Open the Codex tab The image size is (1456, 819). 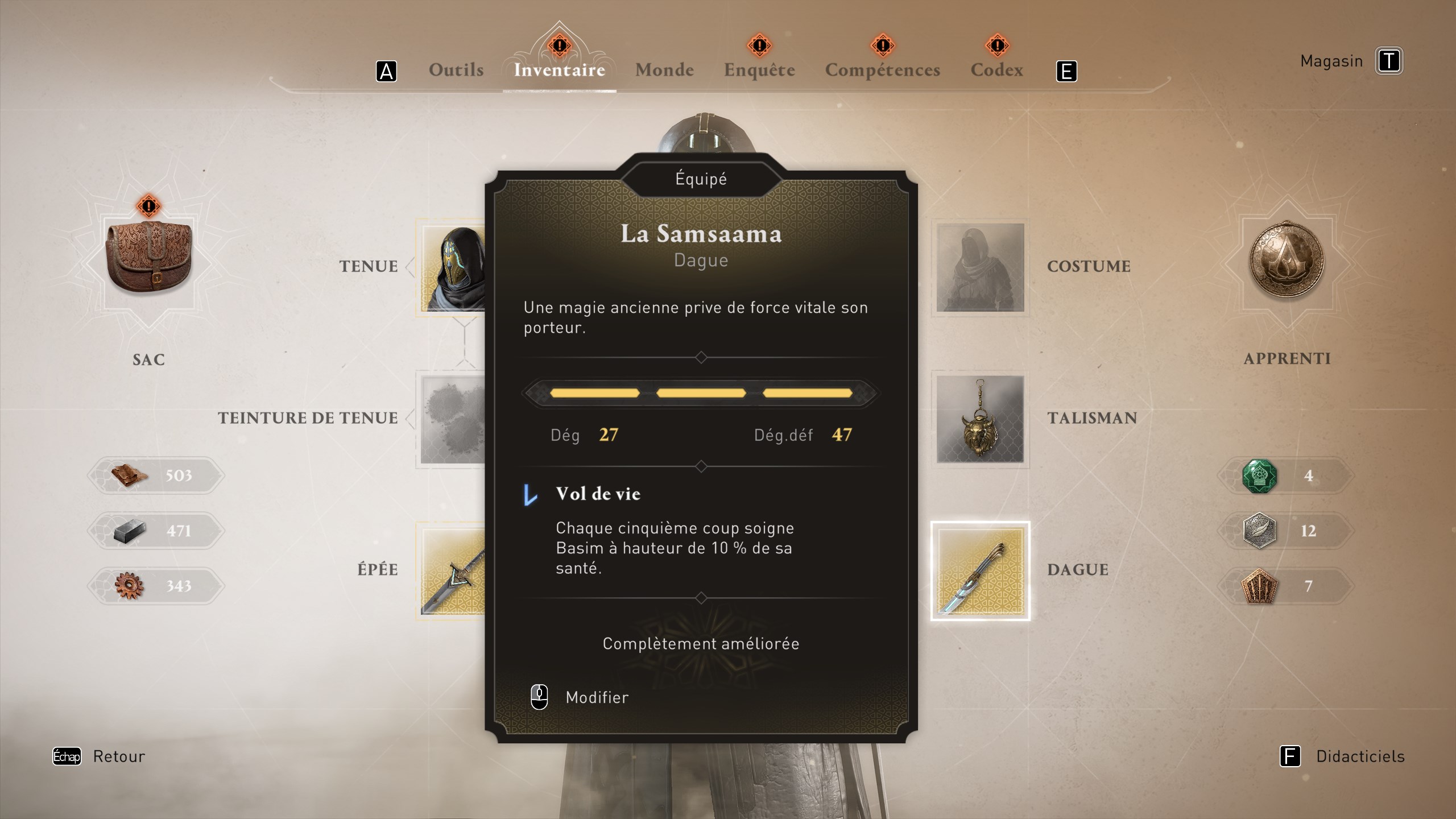(996, 69)
